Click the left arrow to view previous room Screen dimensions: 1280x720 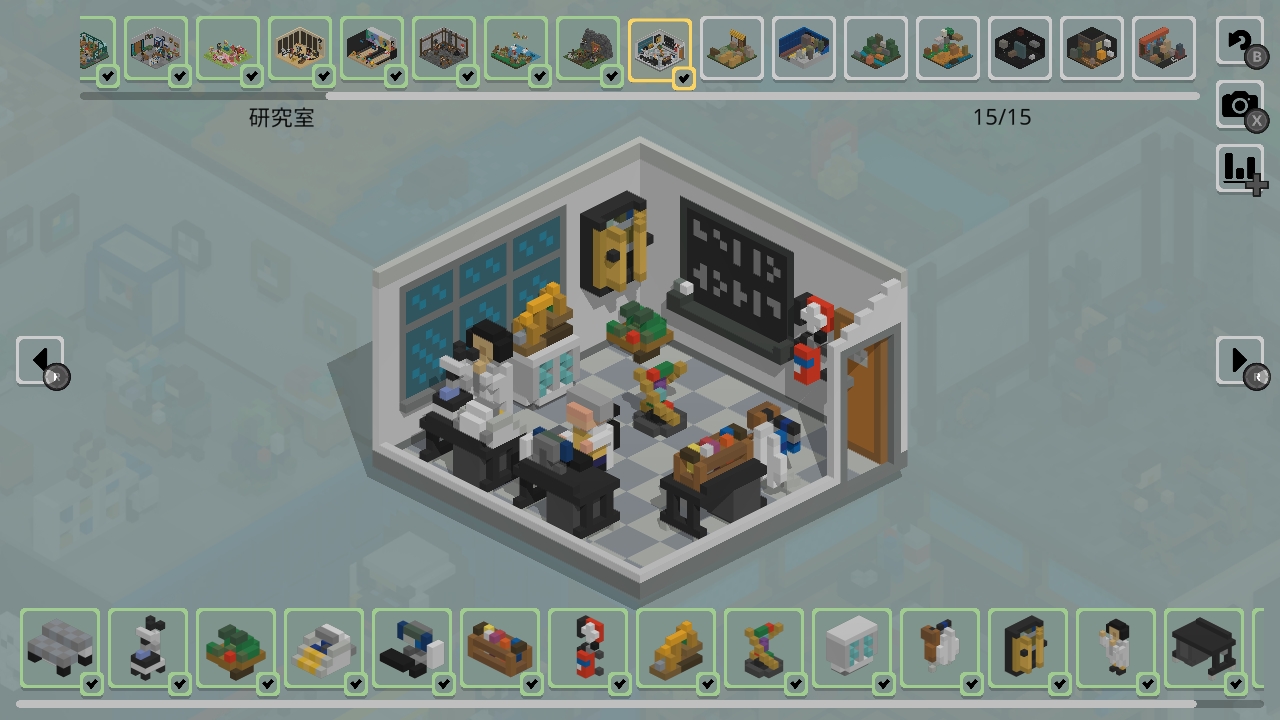click(39, 360)
